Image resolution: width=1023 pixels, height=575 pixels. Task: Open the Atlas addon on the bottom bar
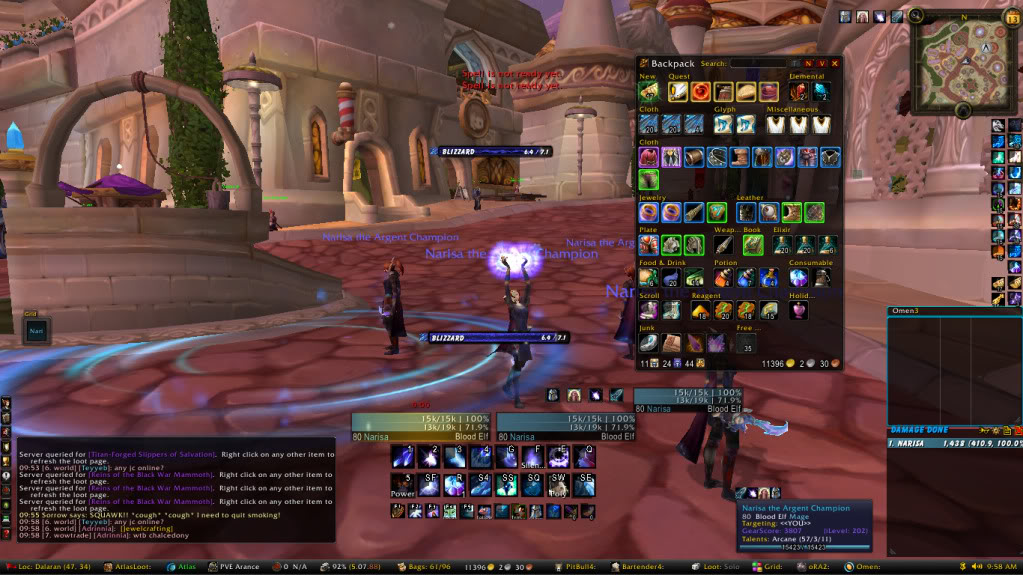(x=182, y=567)
